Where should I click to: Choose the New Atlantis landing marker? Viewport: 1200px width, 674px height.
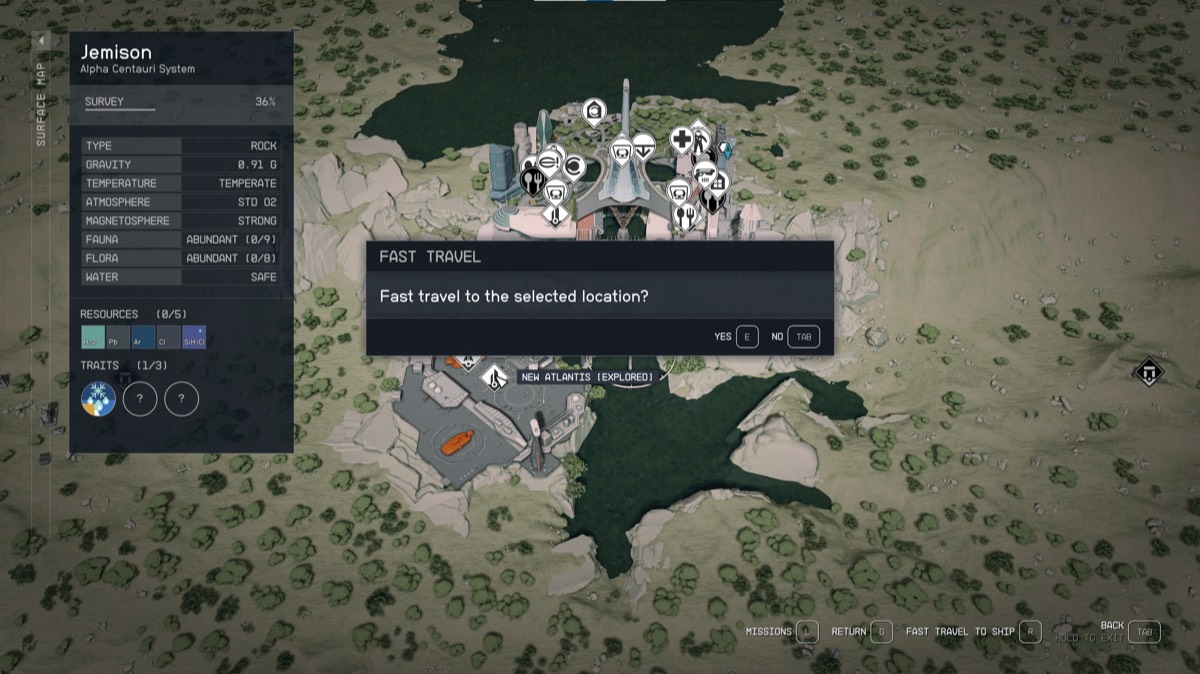(492, 378)
